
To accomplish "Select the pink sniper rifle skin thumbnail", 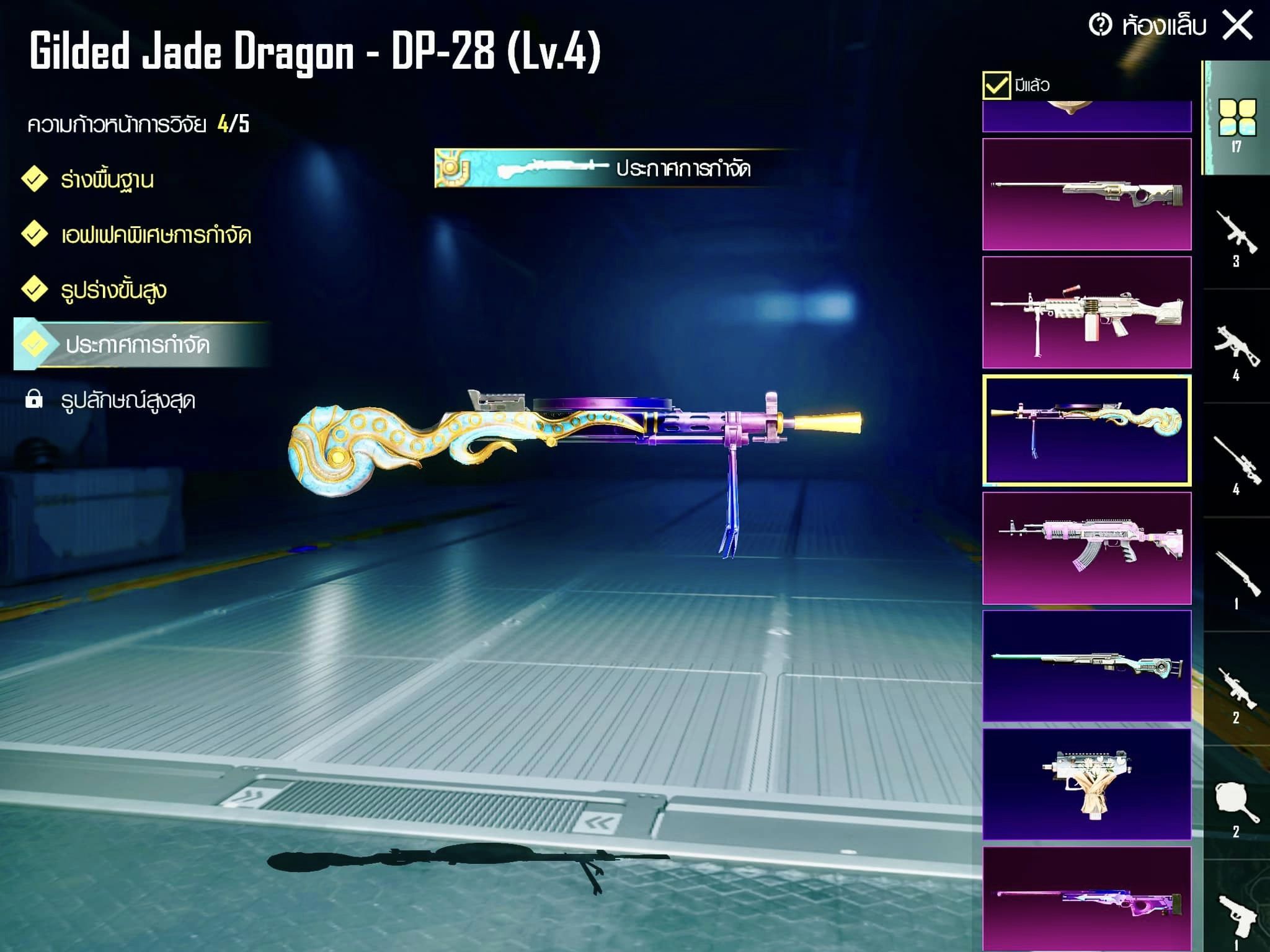I will pyautogui.click(x=1086, y=899).
